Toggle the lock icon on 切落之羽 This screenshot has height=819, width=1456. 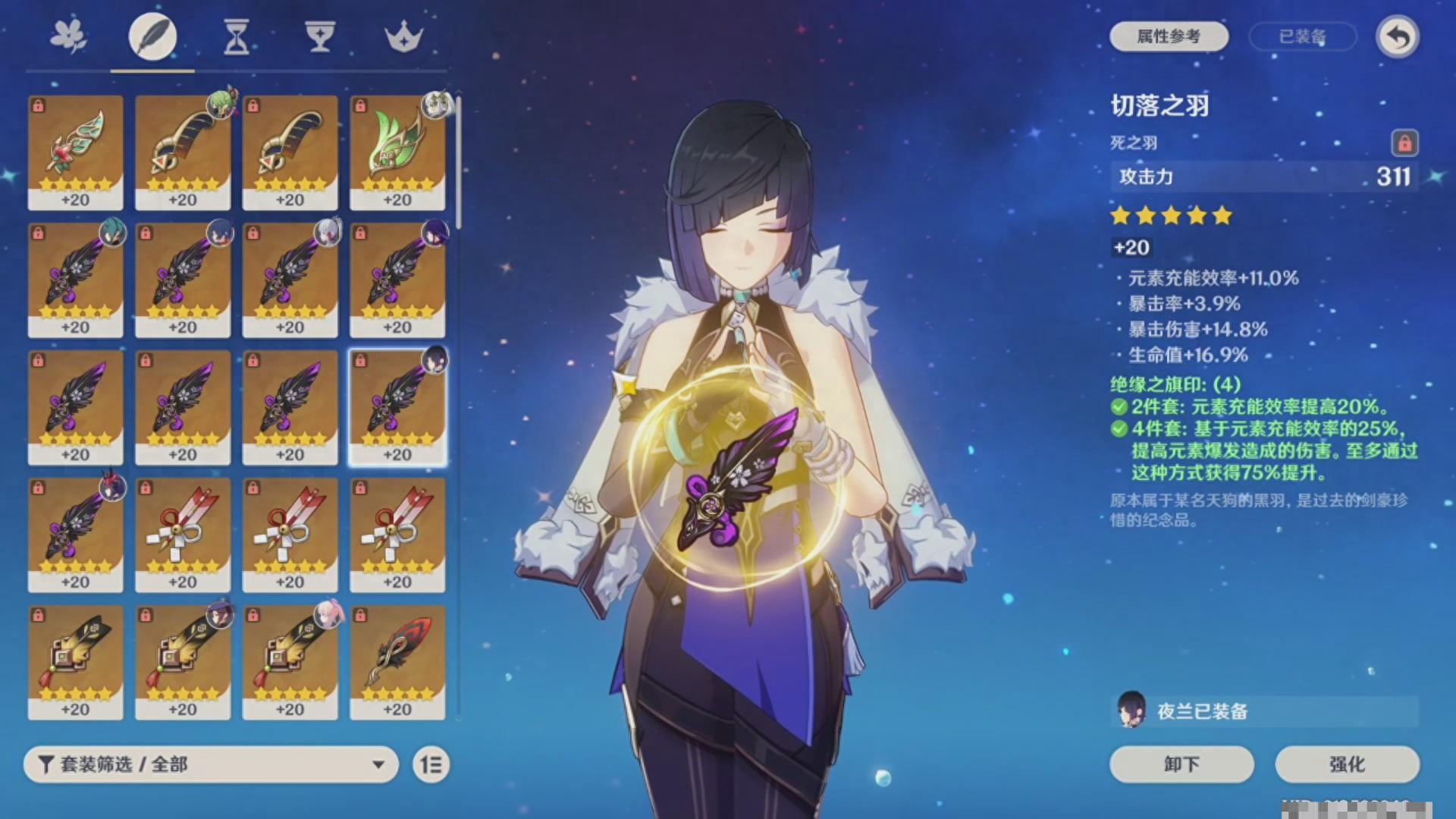click(x=1404, y=143)
